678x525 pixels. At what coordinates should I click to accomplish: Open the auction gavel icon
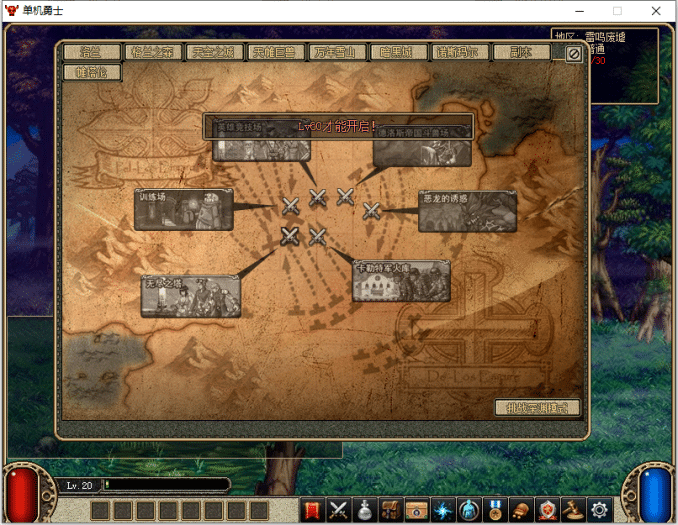pos(573,510)
